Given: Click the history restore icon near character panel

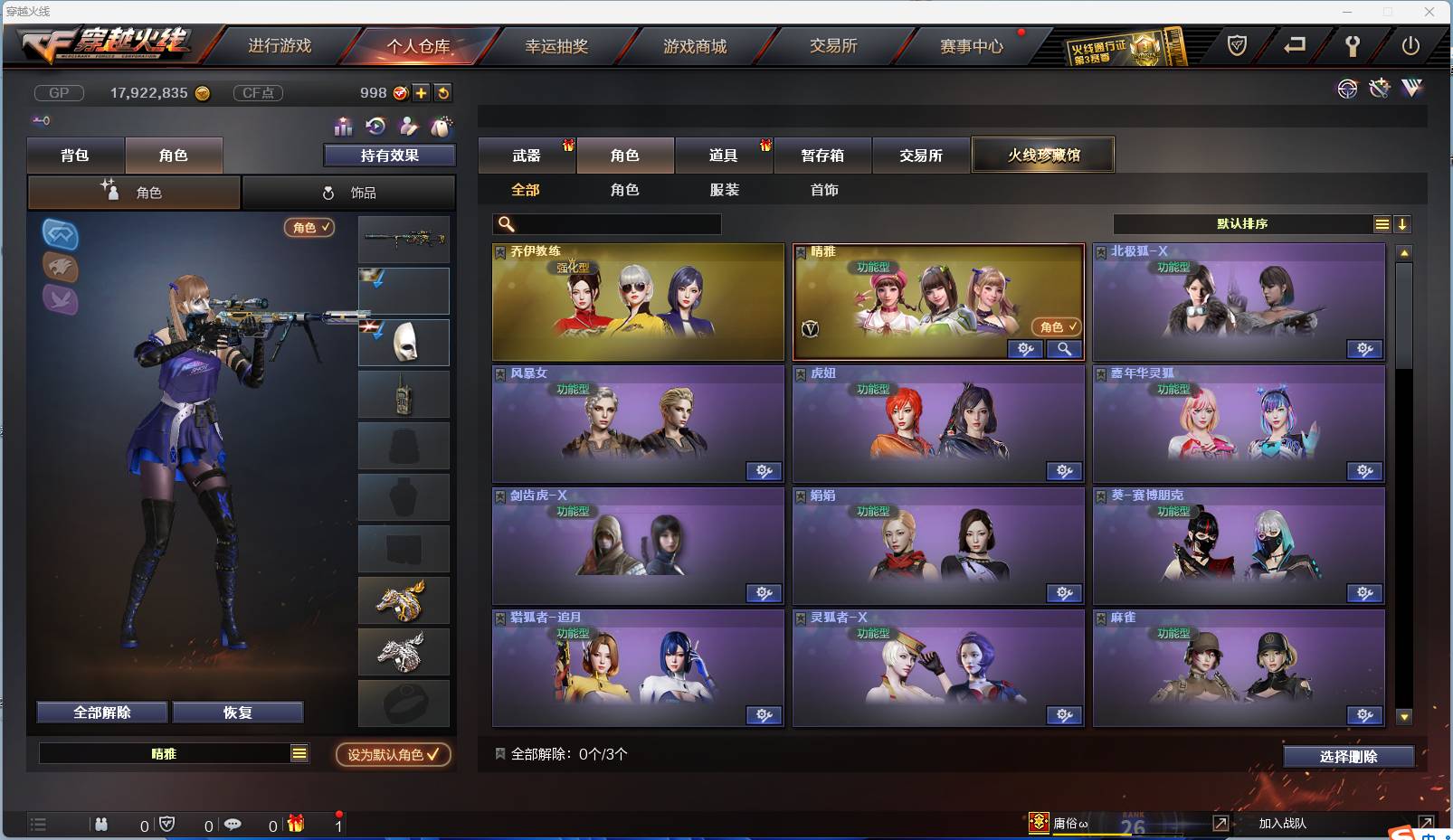Looking at the screenshot, I should coord(374,126).
